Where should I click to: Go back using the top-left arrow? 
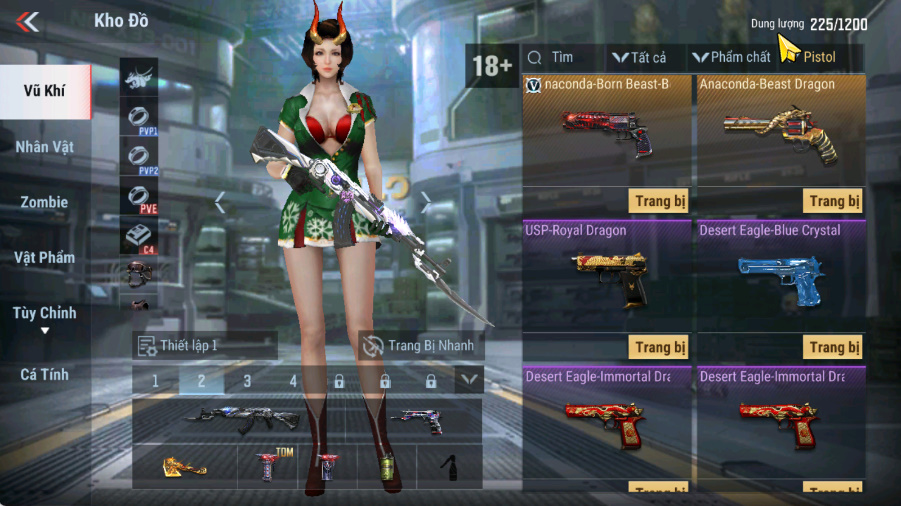click(27, 22)
